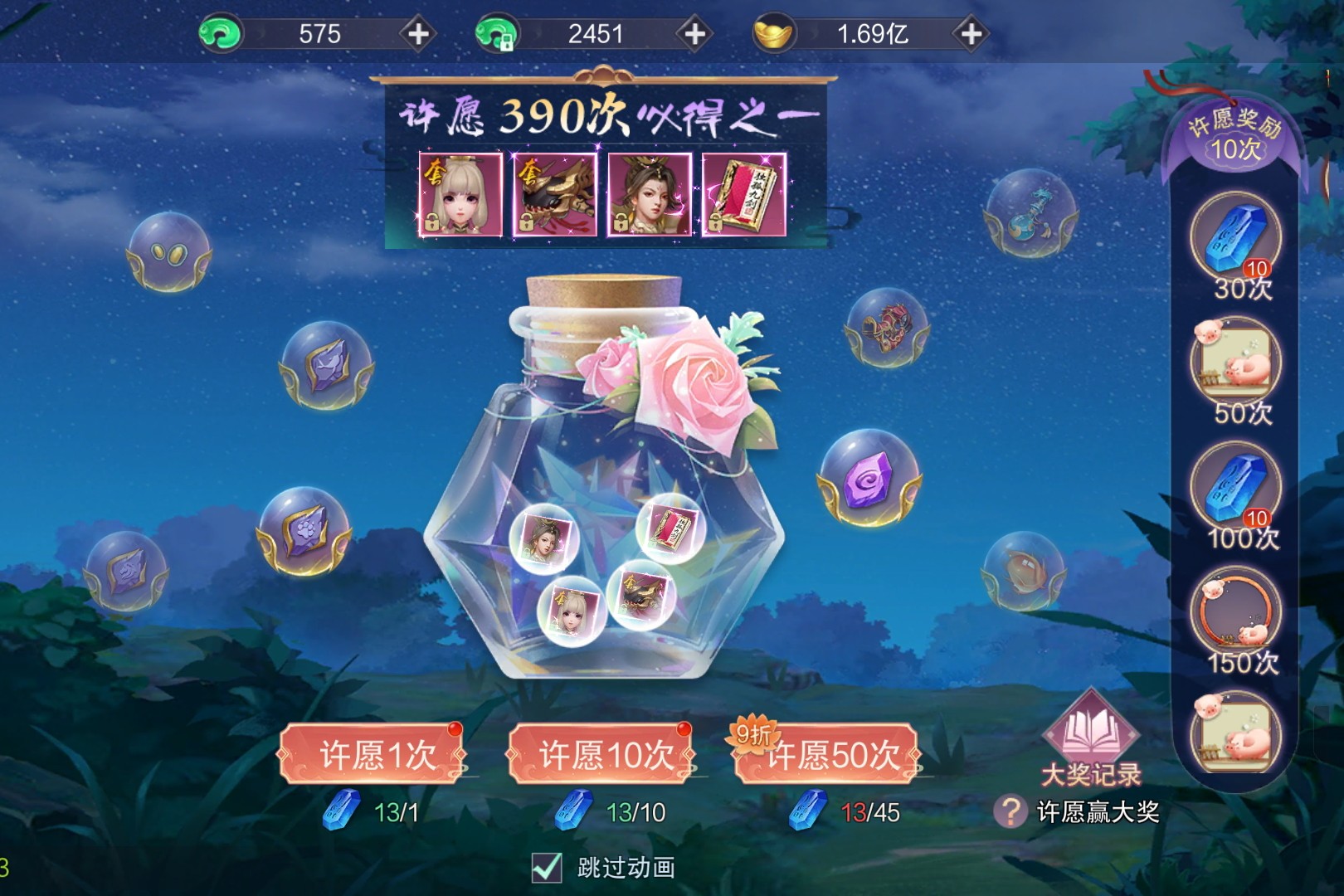
Task: Inspect the brown-haired character grand prize
Action: pos(650,195)
